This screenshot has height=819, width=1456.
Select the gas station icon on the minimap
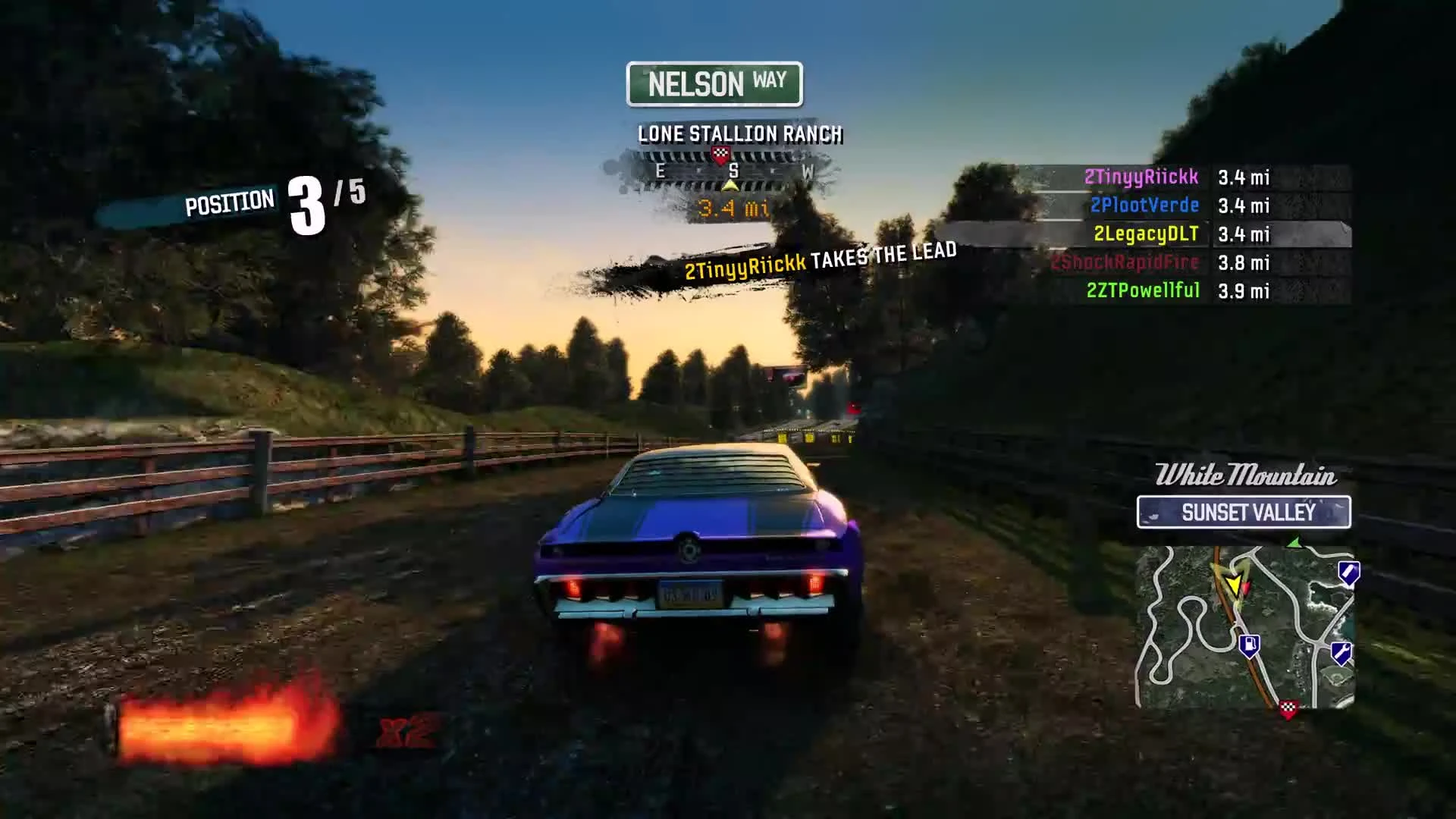(1250, 645)
